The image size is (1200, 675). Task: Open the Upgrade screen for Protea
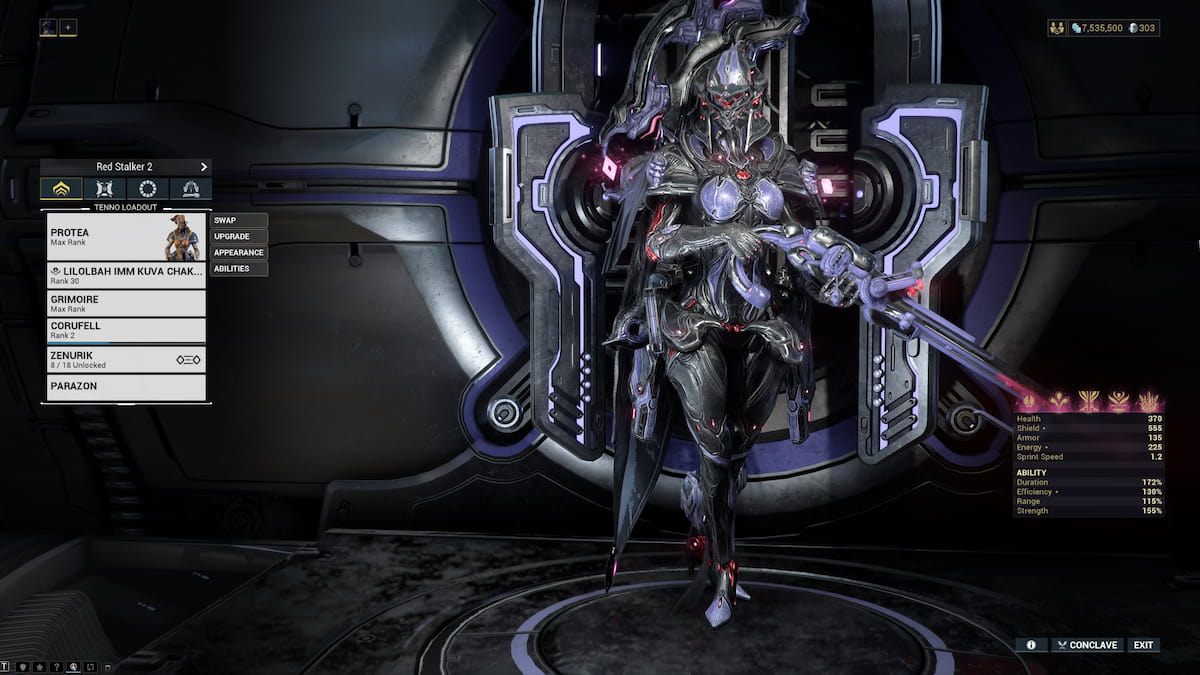click(x=239, y=236)
